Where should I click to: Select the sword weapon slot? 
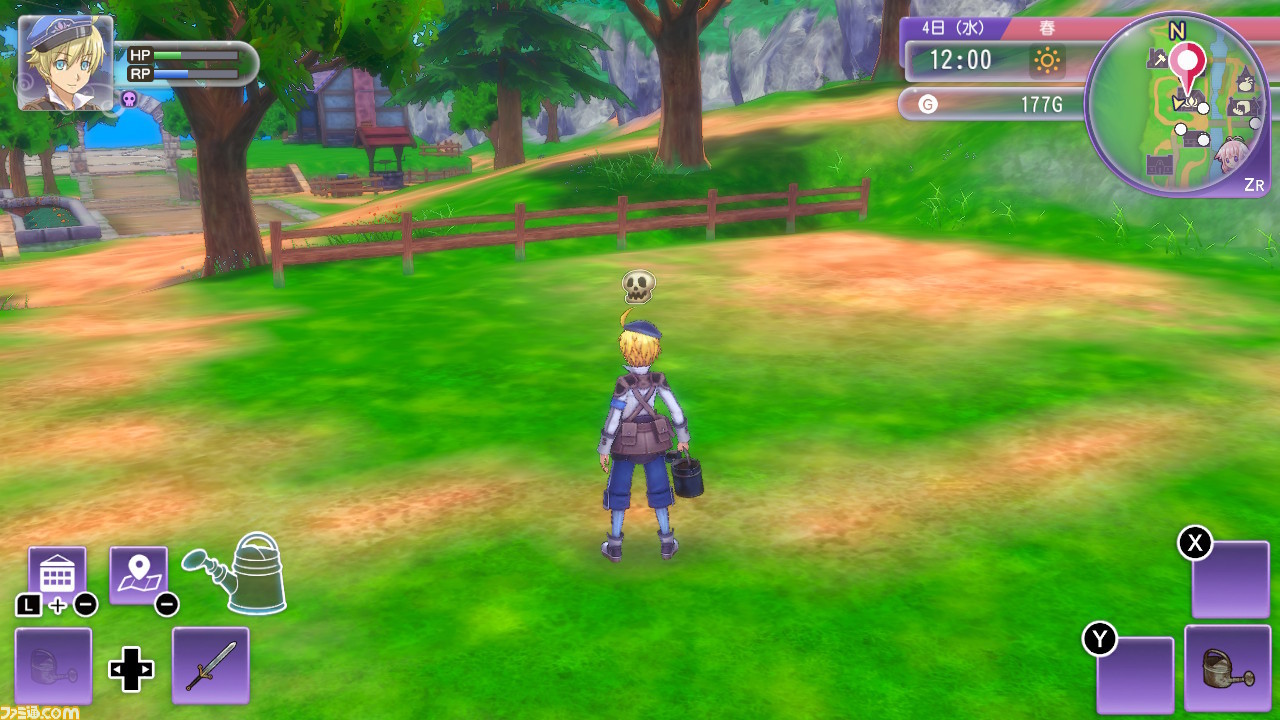click(211, 665)
